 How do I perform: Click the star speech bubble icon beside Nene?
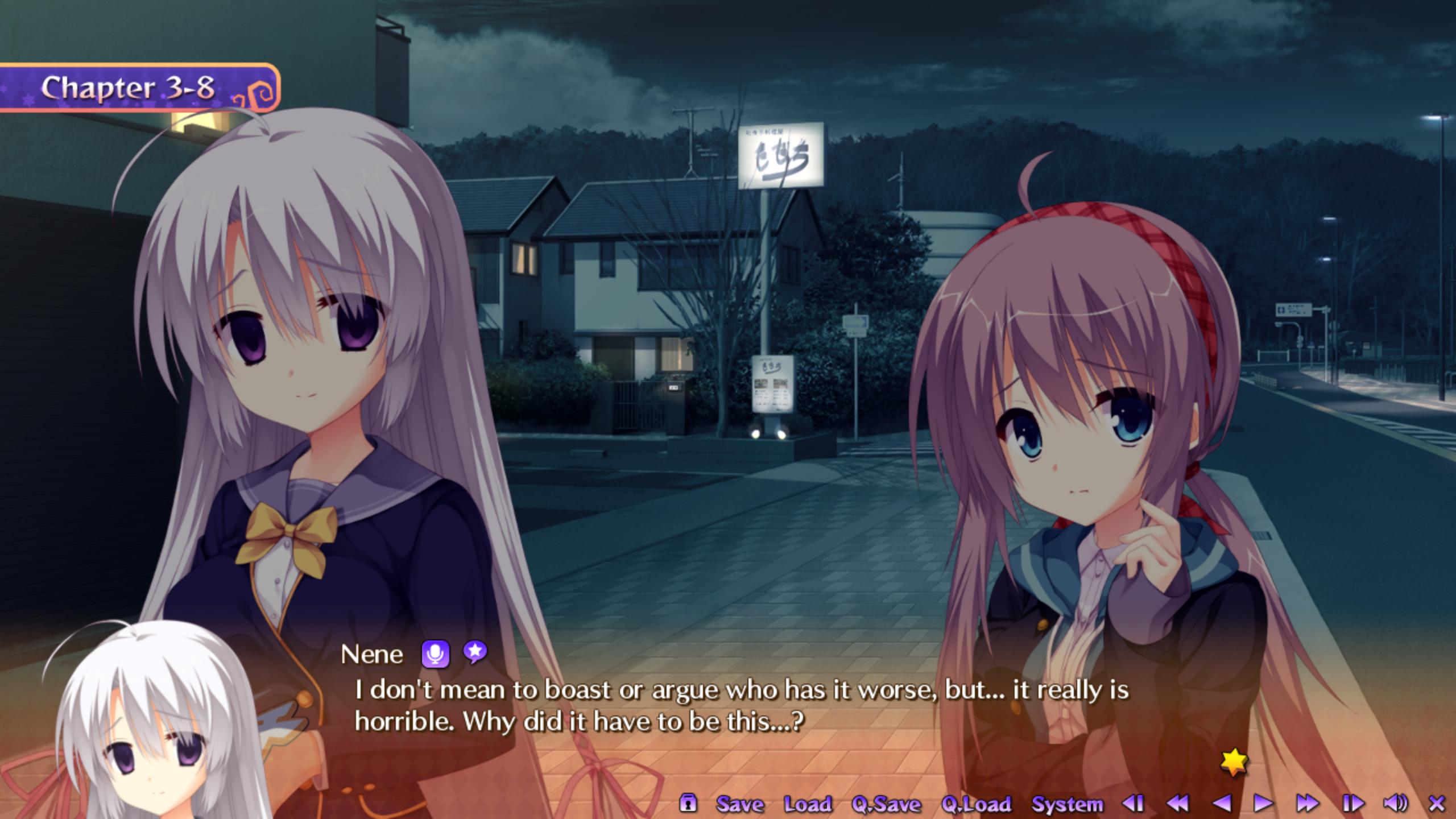click(474, 652)
